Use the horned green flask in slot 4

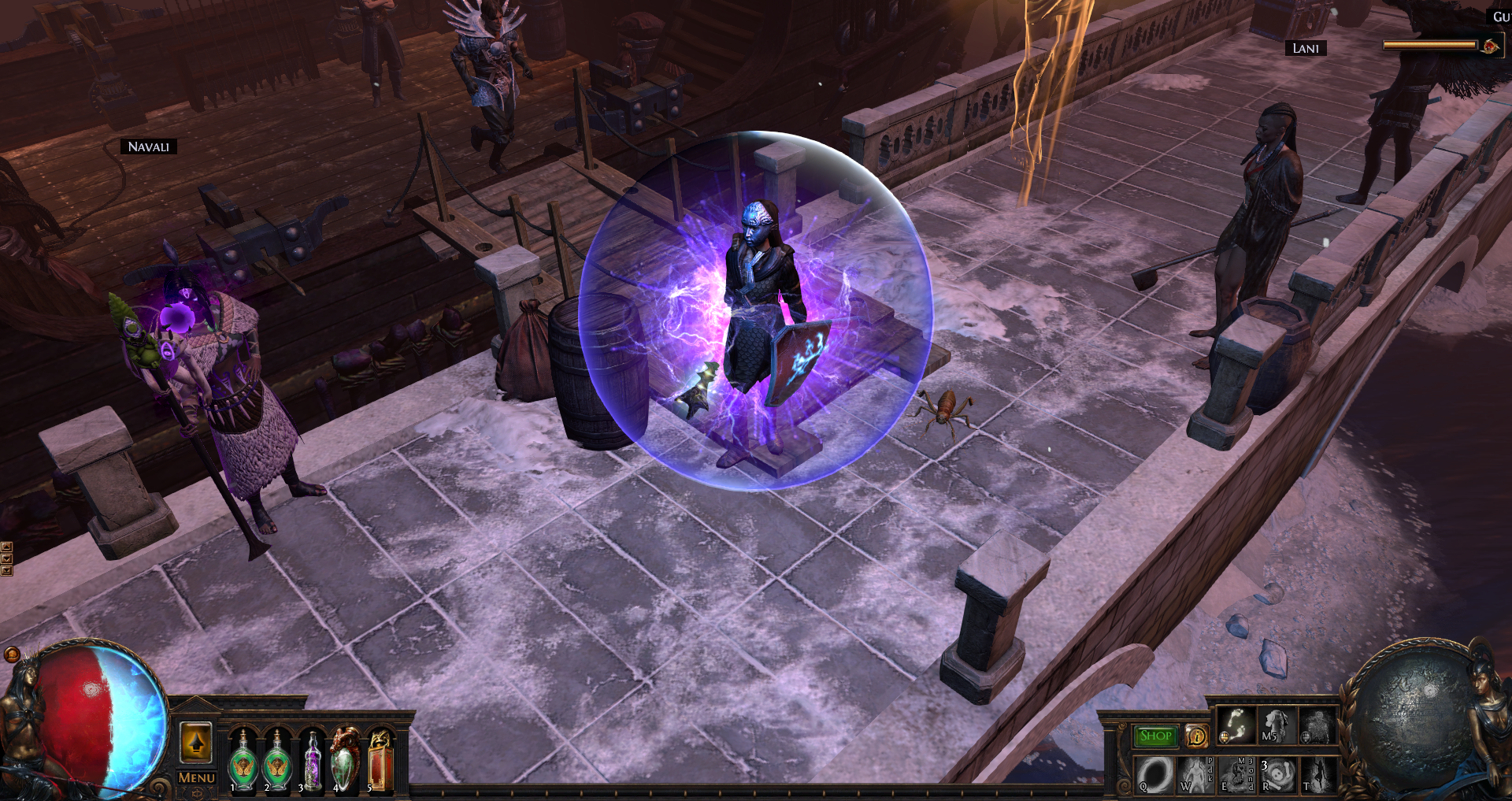(x=345, y=762)
